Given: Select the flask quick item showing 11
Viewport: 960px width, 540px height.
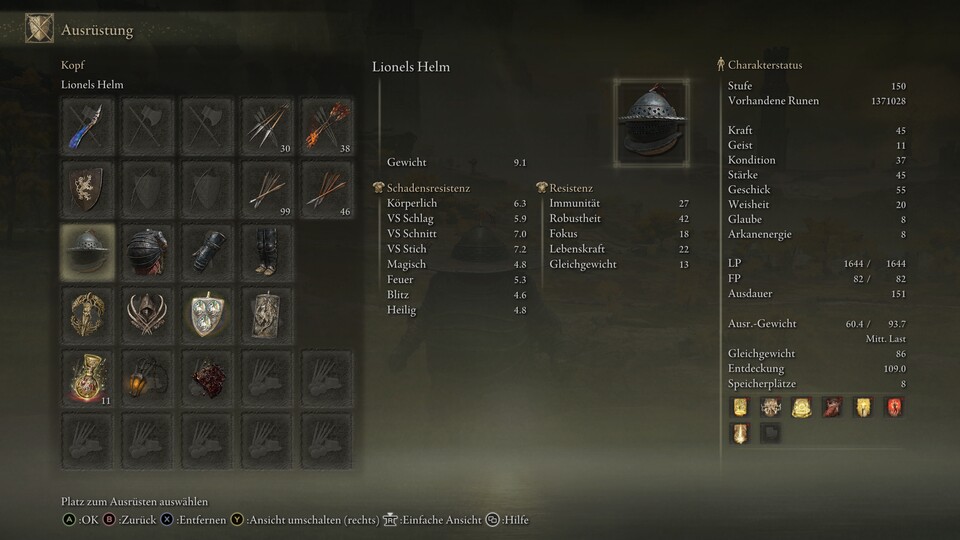Looking at the screenshot, I should [x=87, y=377].
